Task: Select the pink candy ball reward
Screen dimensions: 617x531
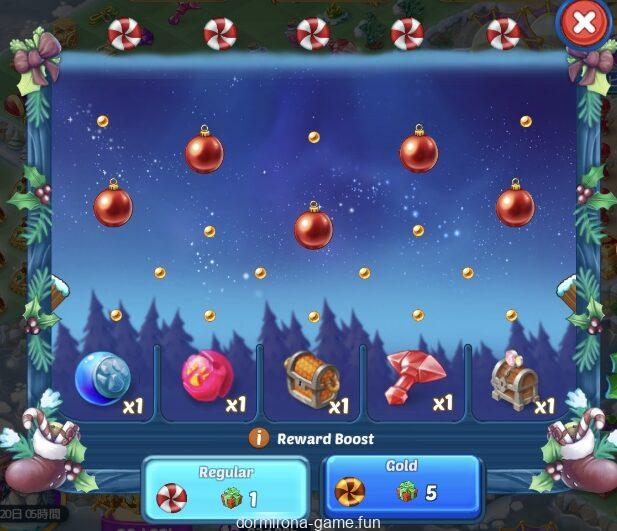Action: click(206, 378)
